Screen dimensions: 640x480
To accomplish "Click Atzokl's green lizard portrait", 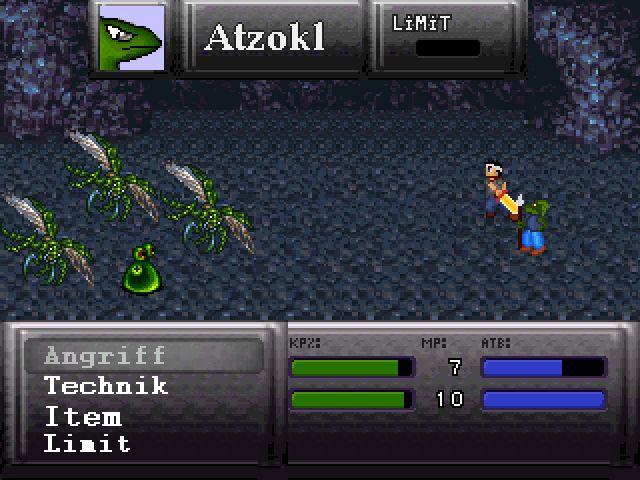I will click(x=131, y=38).
